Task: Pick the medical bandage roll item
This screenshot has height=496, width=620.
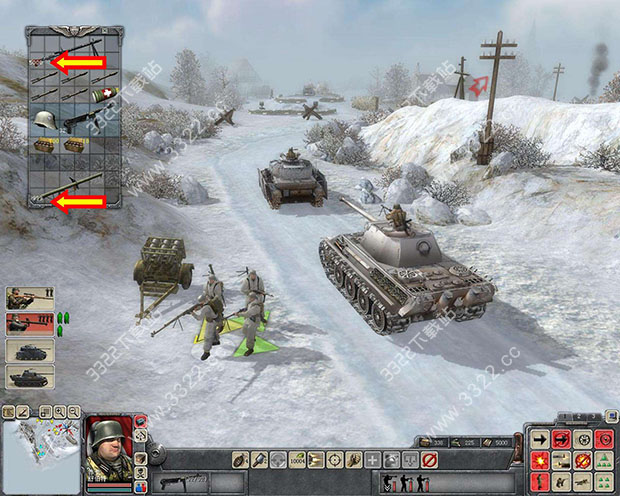Action: pyautogui.click(x=102, y=96)
